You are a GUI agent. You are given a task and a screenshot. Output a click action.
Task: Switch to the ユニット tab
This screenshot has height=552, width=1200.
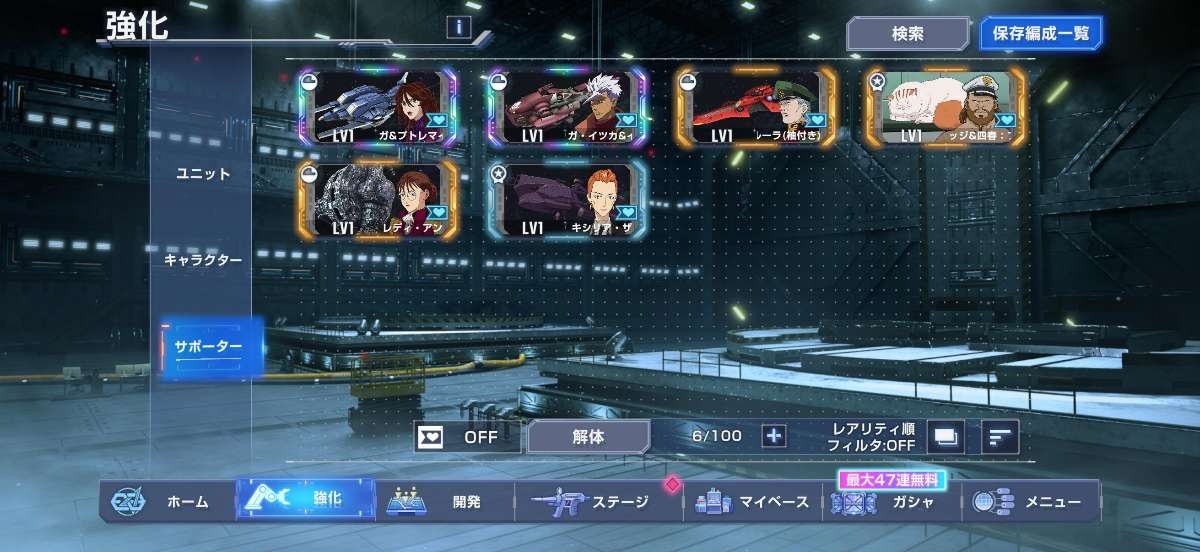[x=203, y=174]
